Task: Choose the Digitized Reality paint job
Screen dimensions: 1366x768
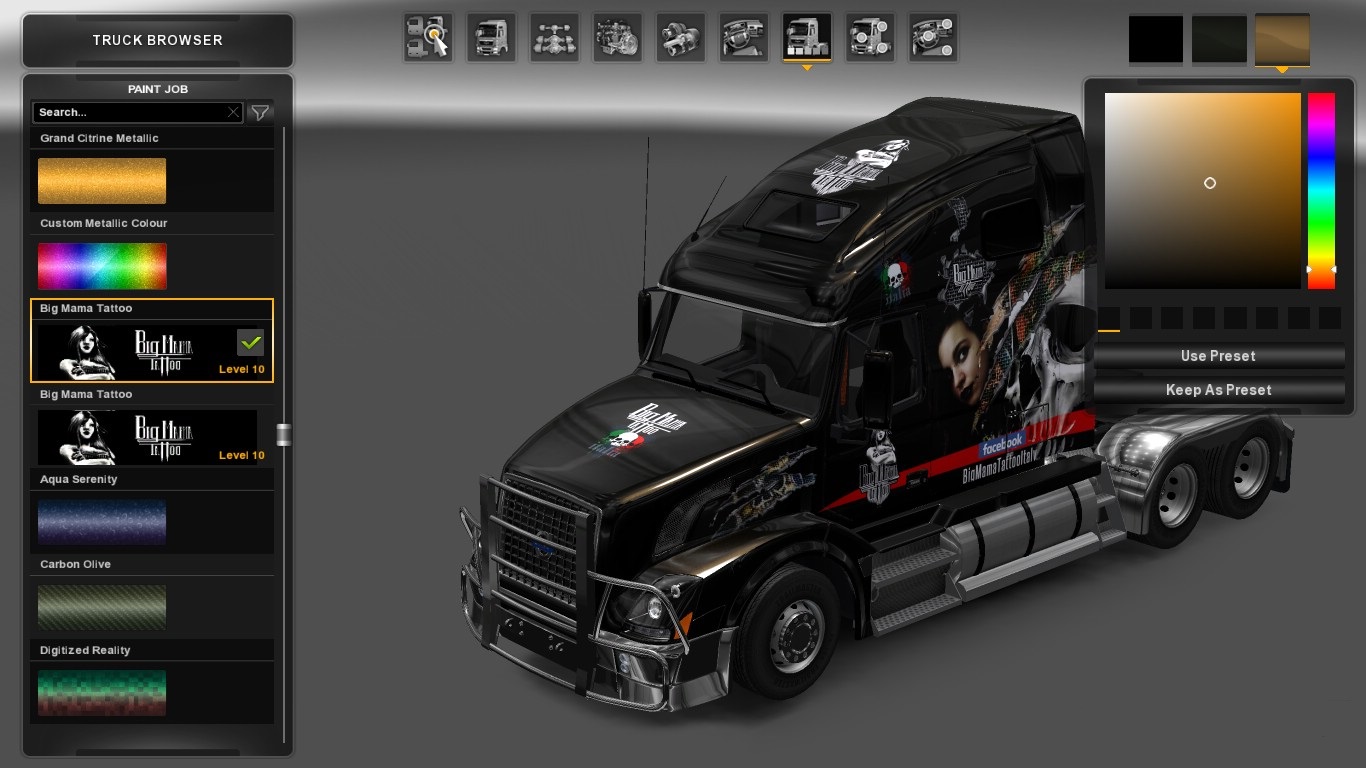Action: tap(102, 692)
